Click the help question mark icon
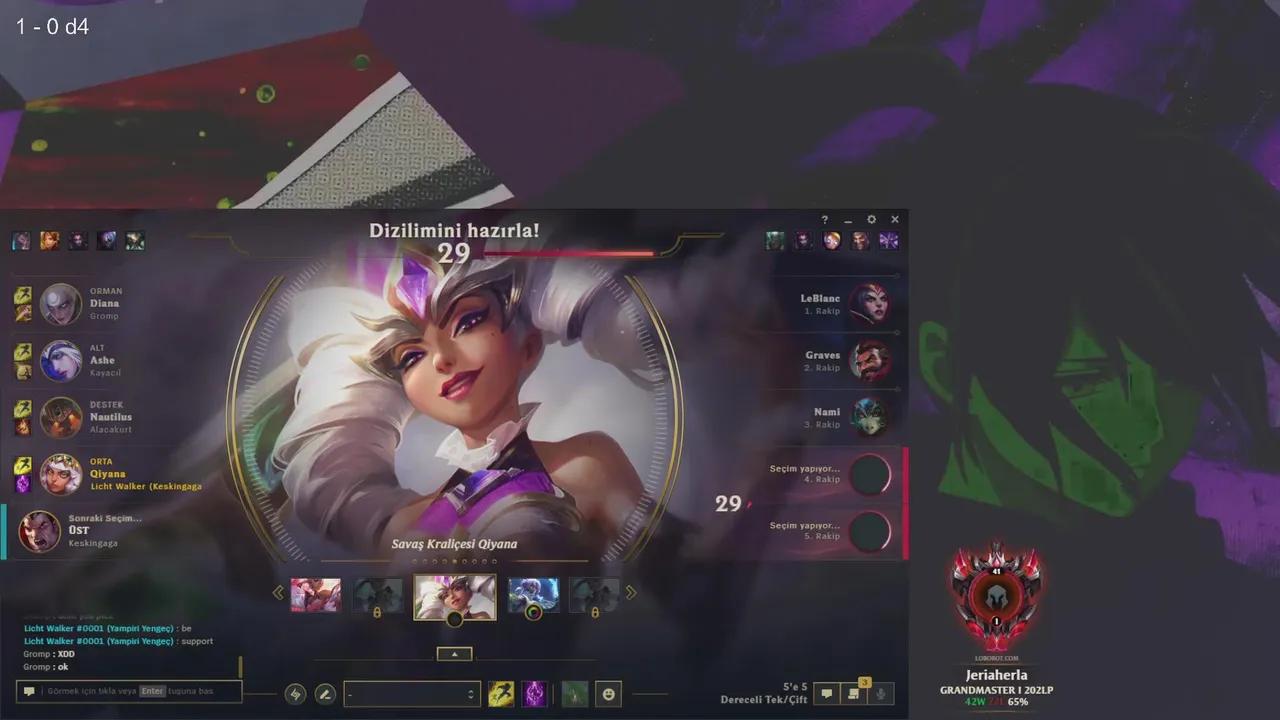The height and width of the screenshot is (720, 1280). click(823, 219)
